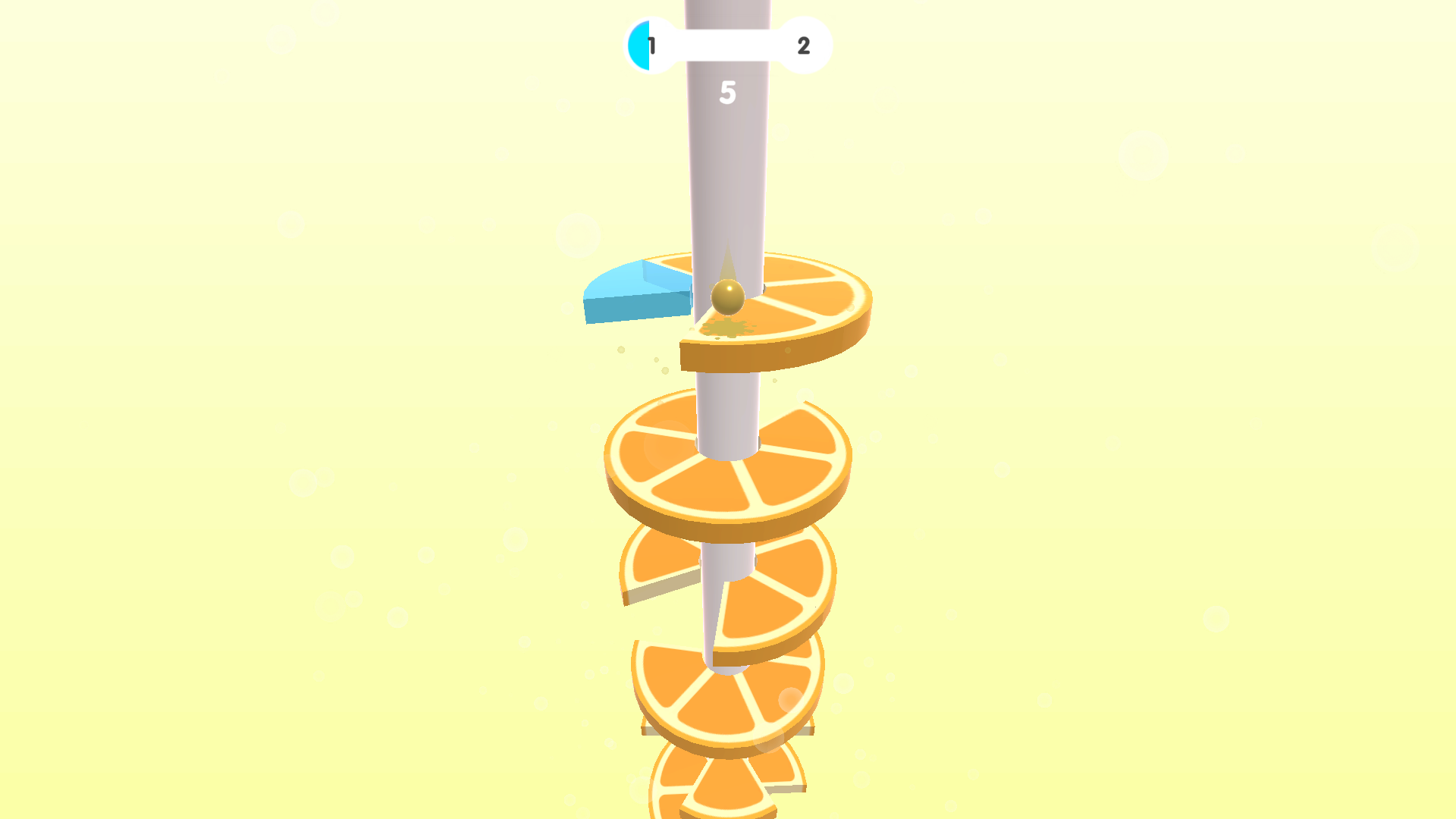Tap the score number 5
The height and width of the screenshot is (819, 1456).
[x=728, y=93]
